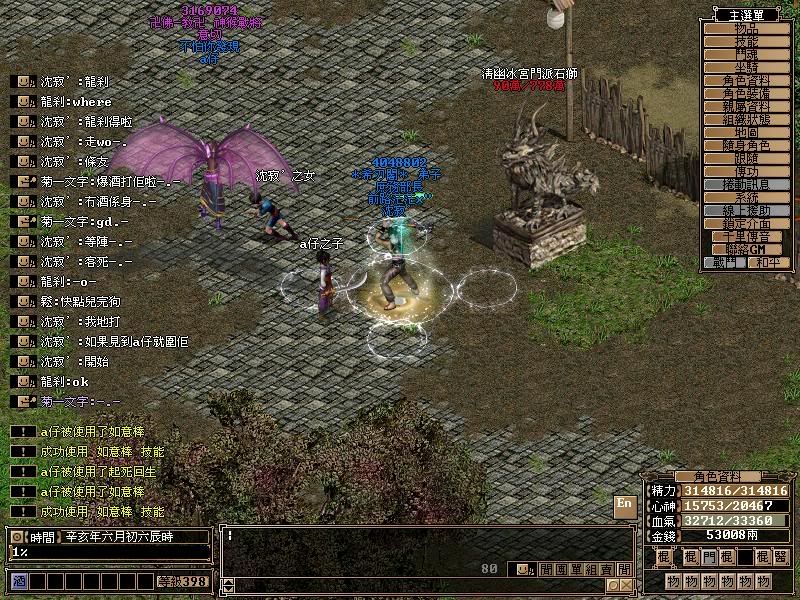Open the chat emoticon smiley picker
The image size is (800, 600).
(522, 569)
